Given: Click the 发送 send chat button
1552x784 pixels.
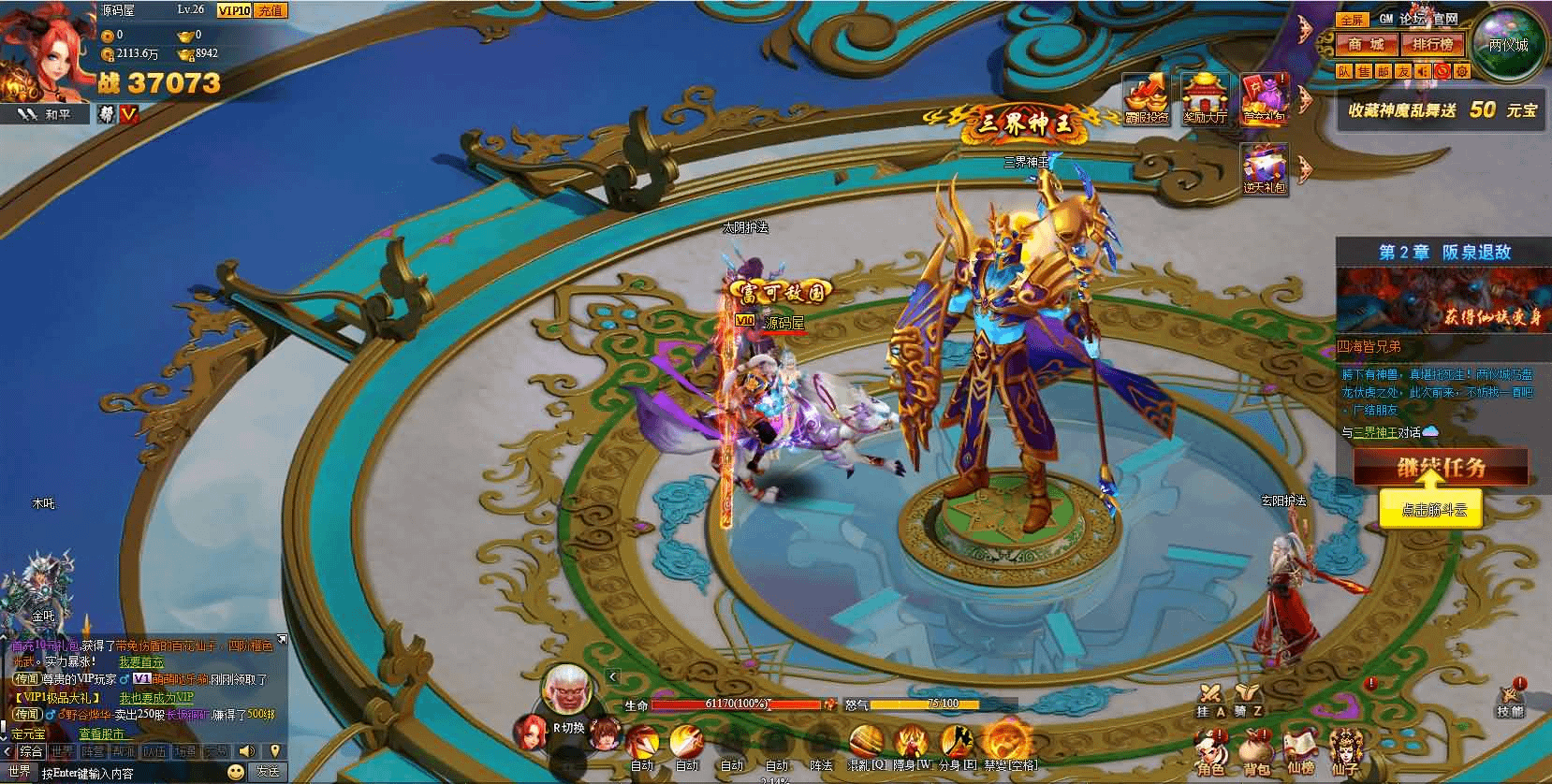Looking at the screenshot, I should pos(268,773).
